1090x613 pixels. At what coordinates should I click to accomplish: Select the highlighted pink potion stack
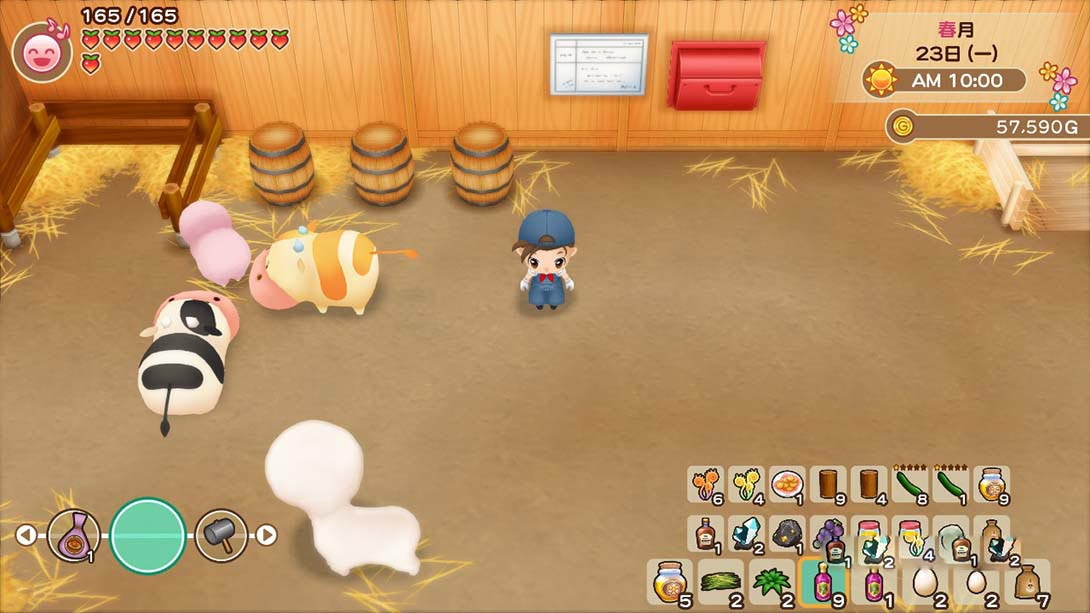(822, 581)
